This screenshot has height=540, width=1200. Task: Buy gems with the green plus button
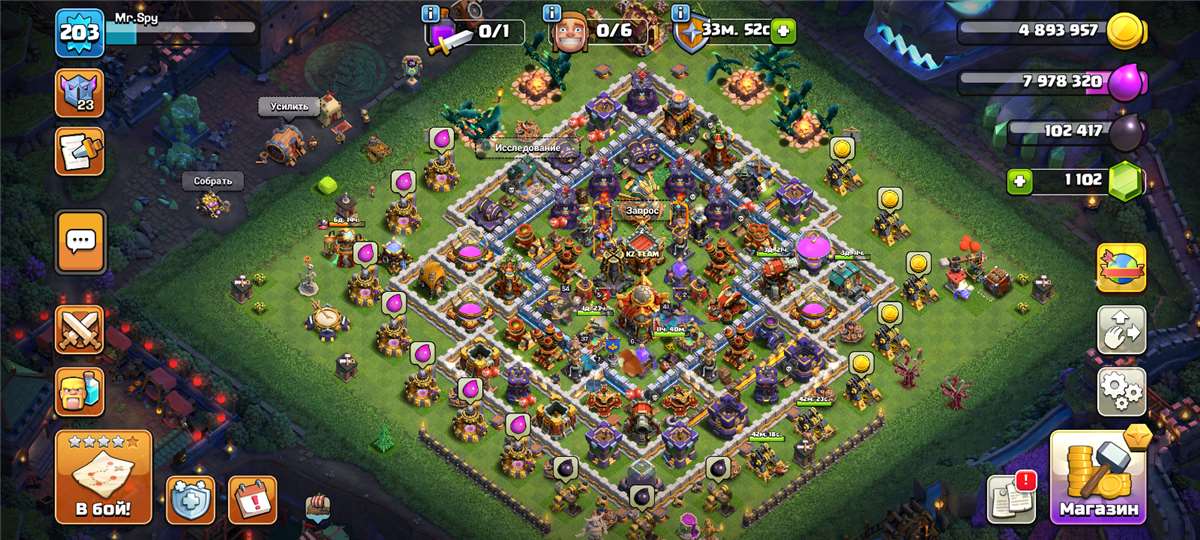point(1020,181)
